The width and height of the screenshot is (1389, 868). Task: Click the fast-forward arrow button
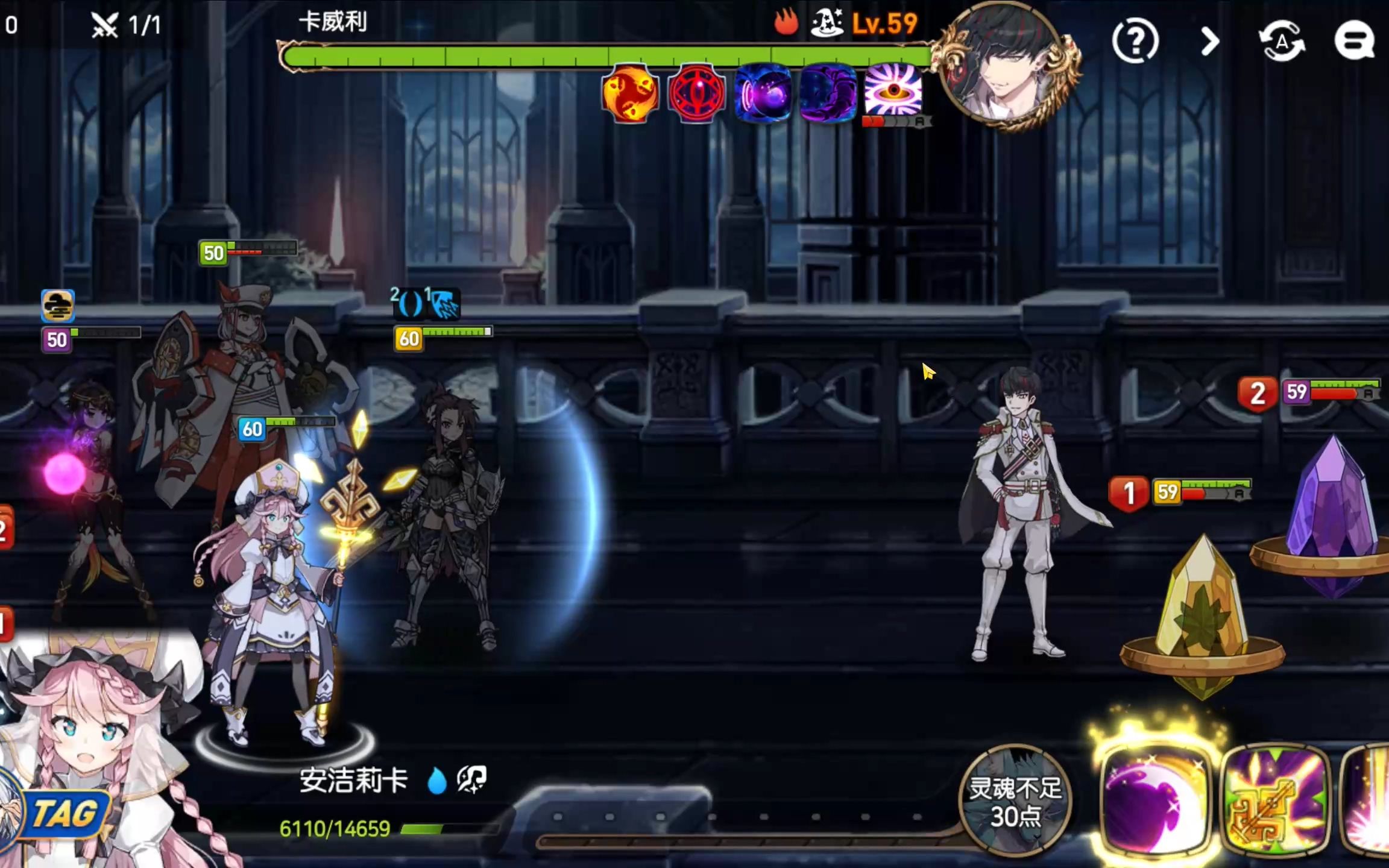pyautogui.click(x=1209, y=41)
